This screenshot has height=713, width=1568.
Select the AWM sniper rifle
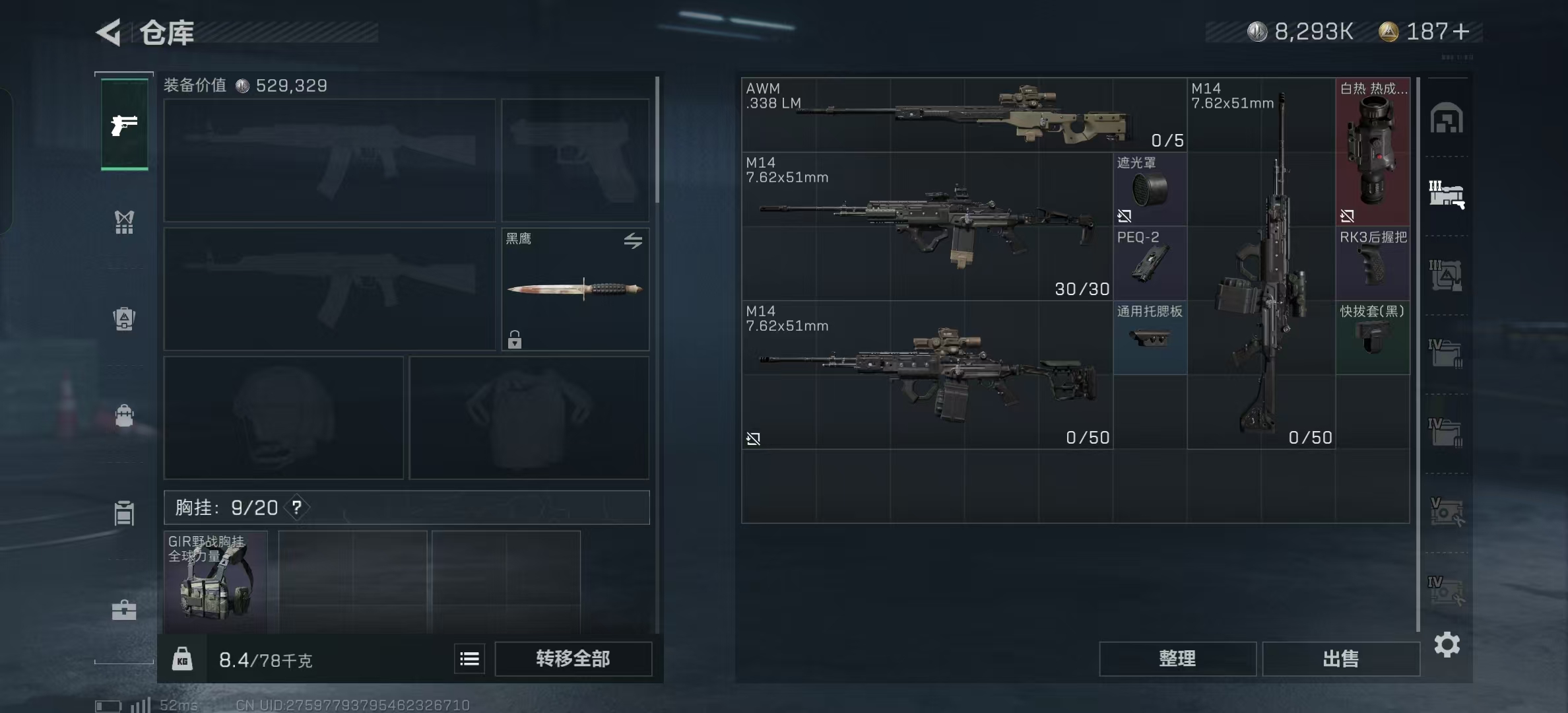pyautogui.click(x=964, y=116)
